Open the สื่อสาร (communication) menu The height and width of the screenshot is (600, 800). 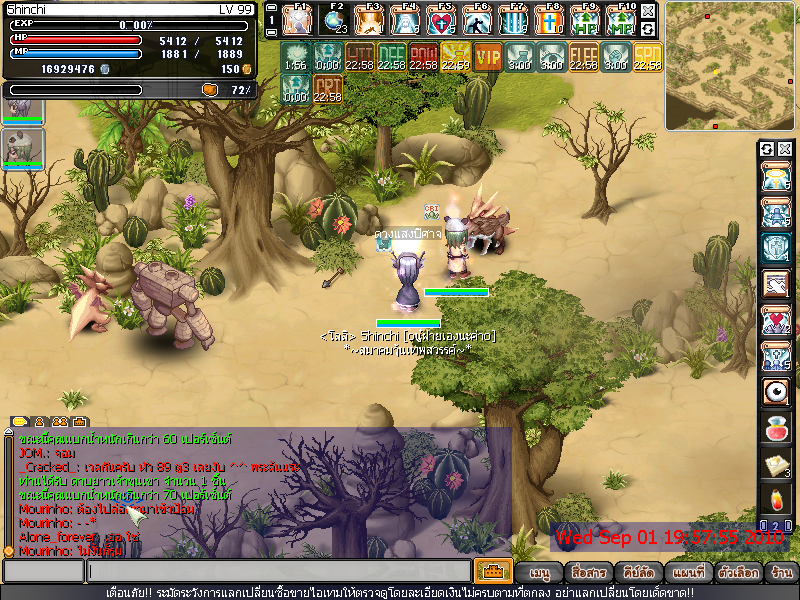tap(588, 573)
